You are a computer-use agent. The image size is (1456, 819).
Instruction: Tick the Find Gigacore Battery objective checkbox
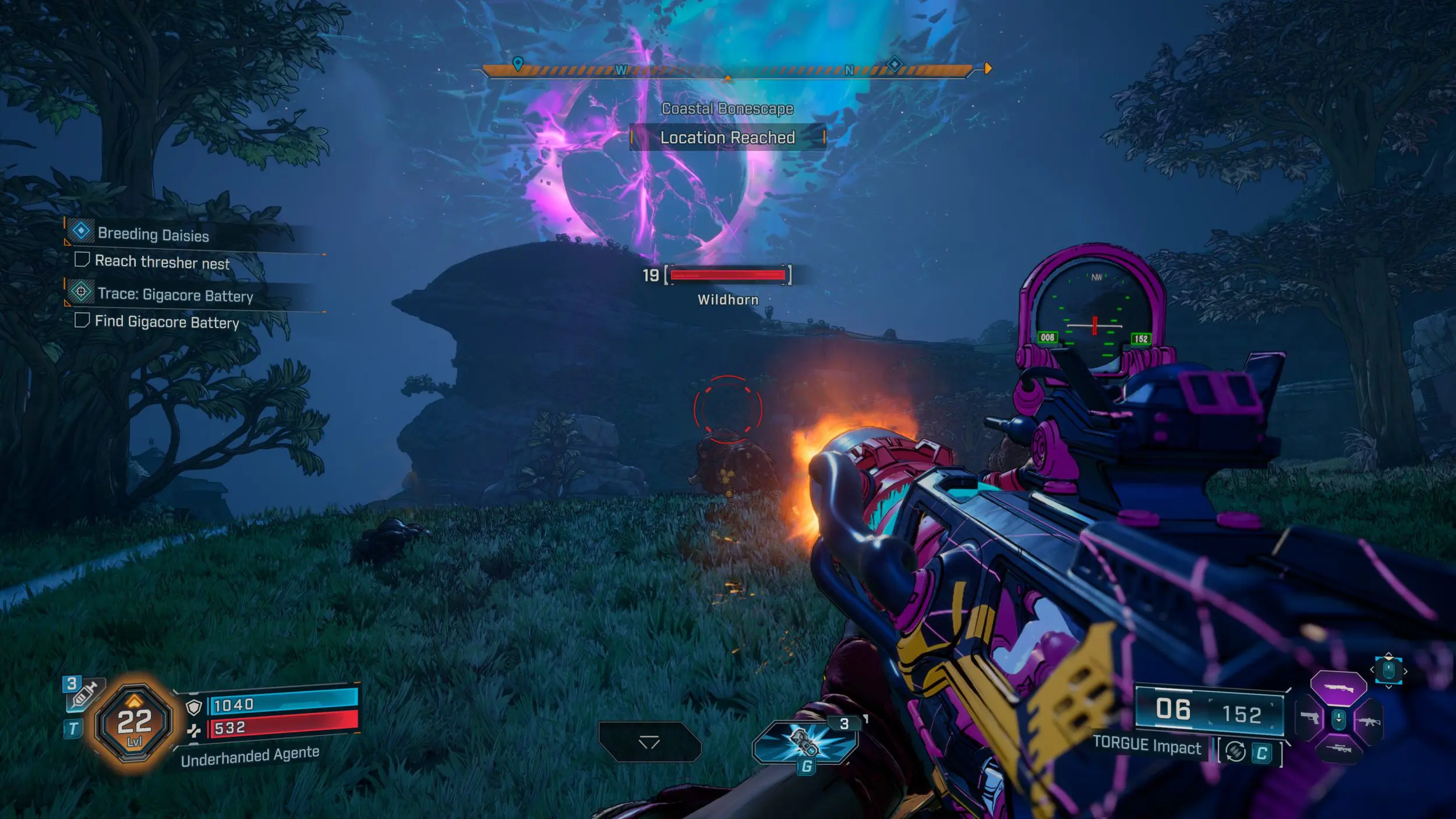[82, 320]
